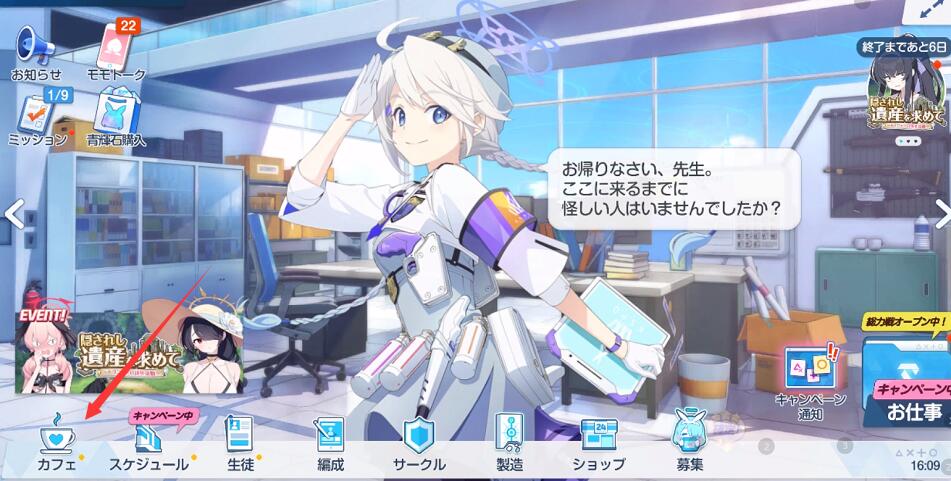Open キャンペーン通知 notifications
The image size is (951, 481).
coord(810,380)
